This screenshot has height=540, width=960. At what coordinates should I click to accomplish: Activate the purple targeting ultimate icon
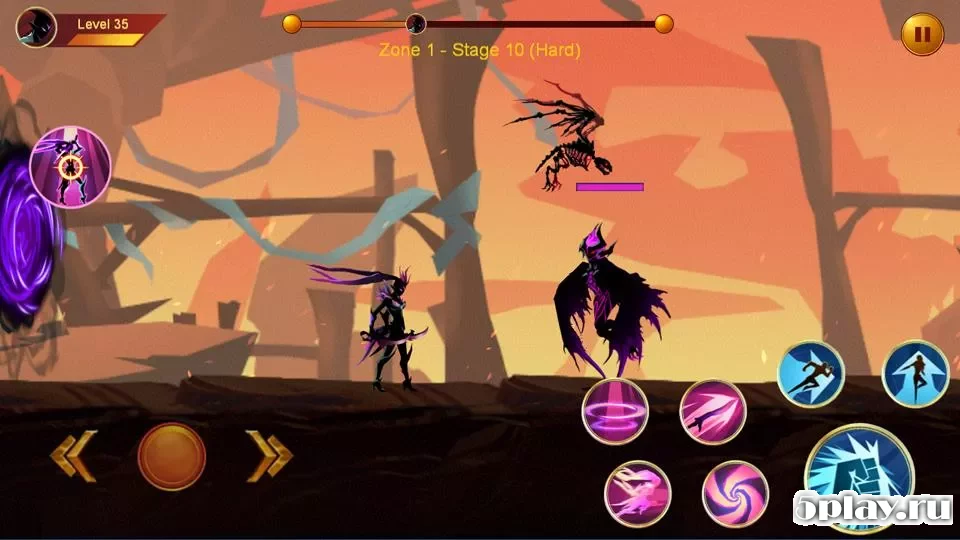tap(70, 167)
